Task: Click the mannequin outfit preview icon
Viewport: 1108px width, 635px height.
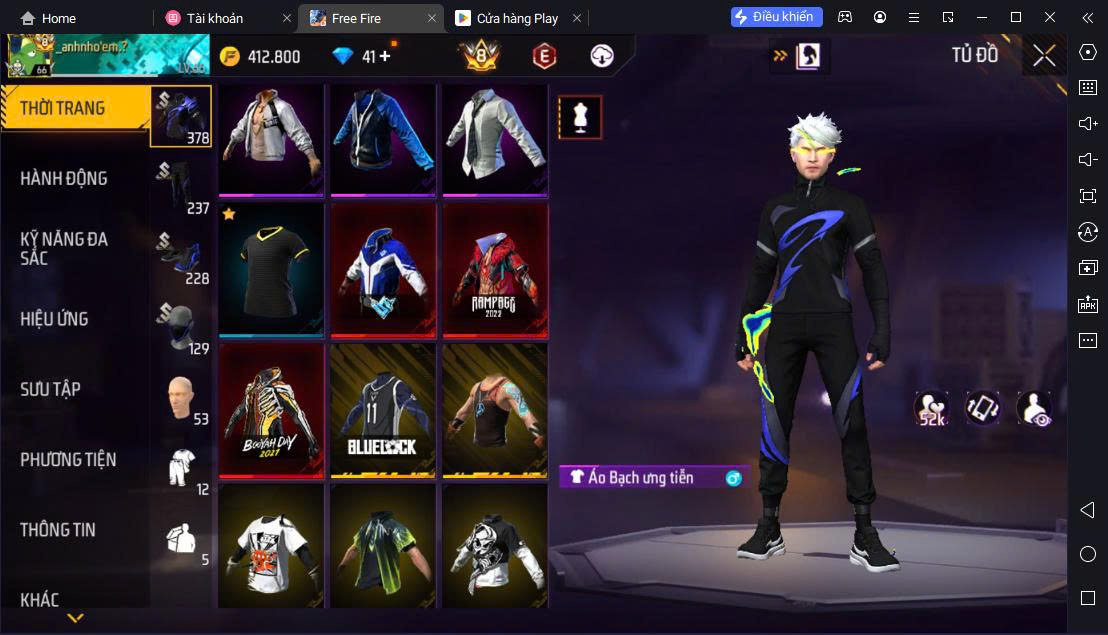Action: tap(580, 118)
